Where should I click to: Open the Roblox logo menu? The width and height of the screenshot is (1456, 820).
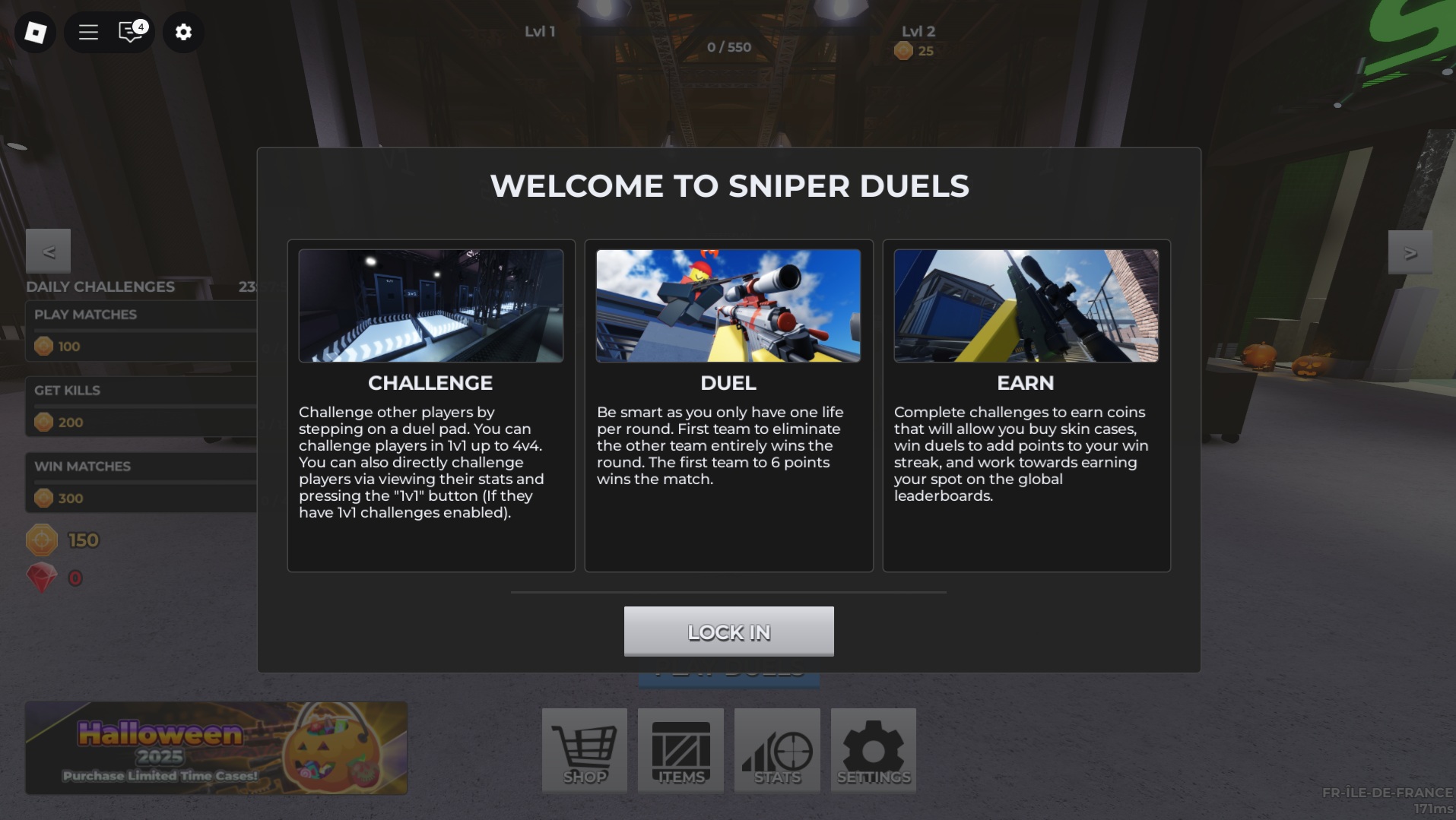coord(35,32)
